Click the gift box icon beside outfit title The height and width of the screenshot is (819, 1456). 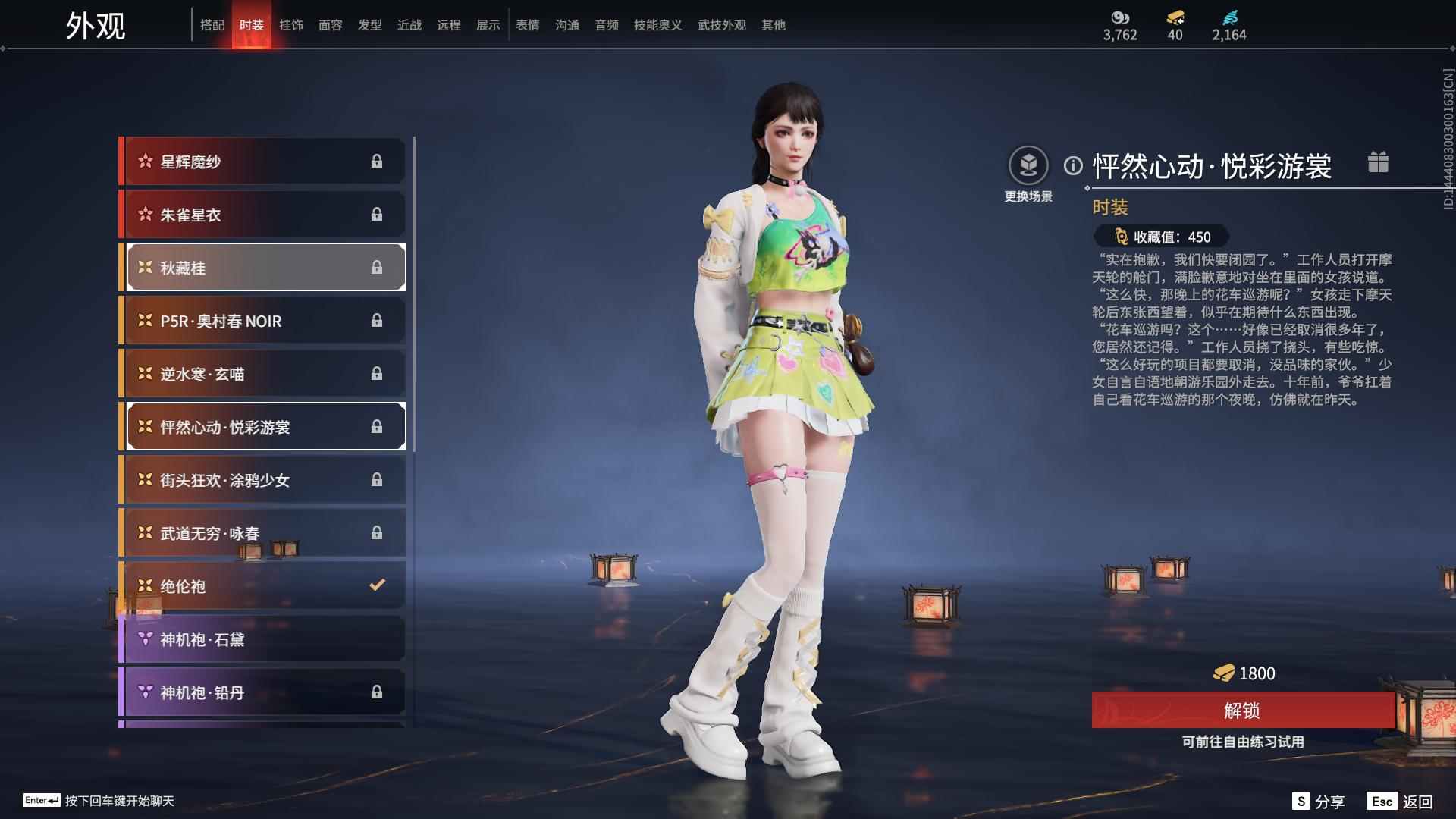pyautogui.click(x=1379, y=162)
